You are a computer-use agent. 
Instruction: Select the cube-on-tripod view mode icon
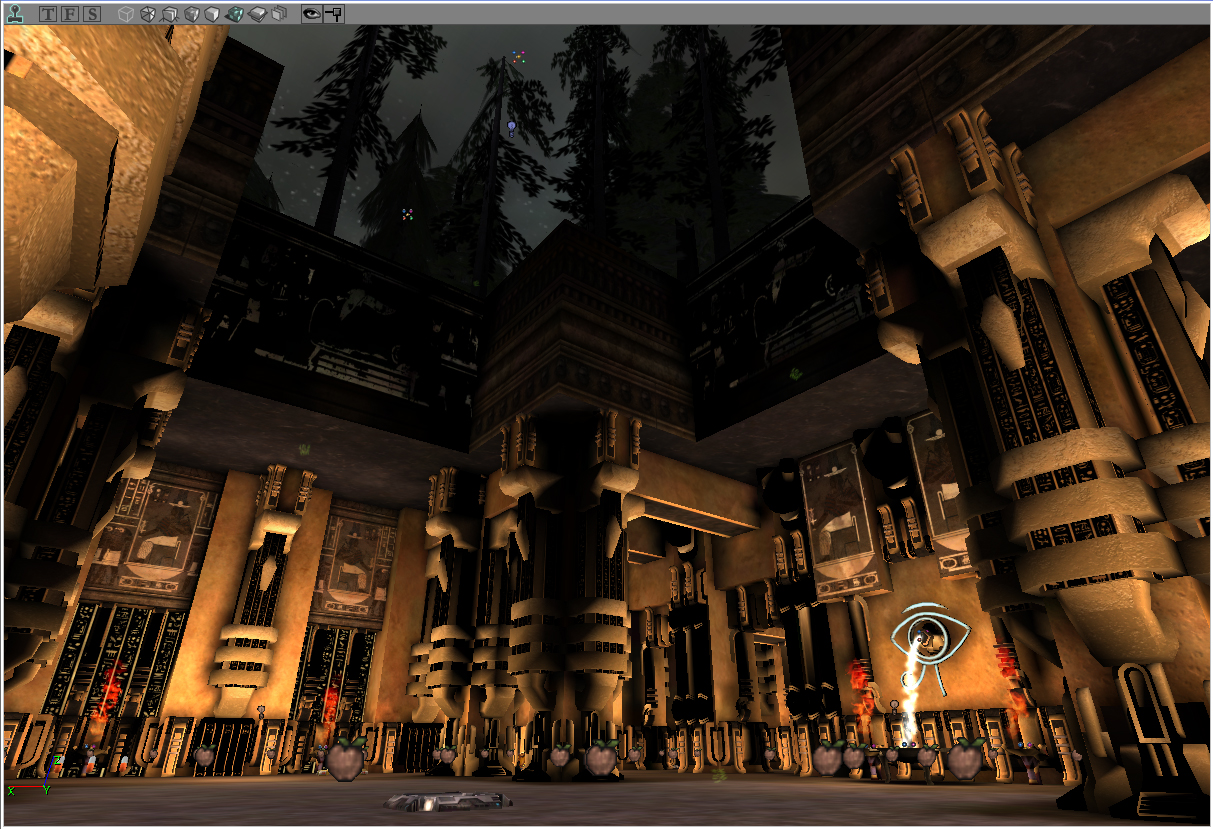(x=168, y=14)
